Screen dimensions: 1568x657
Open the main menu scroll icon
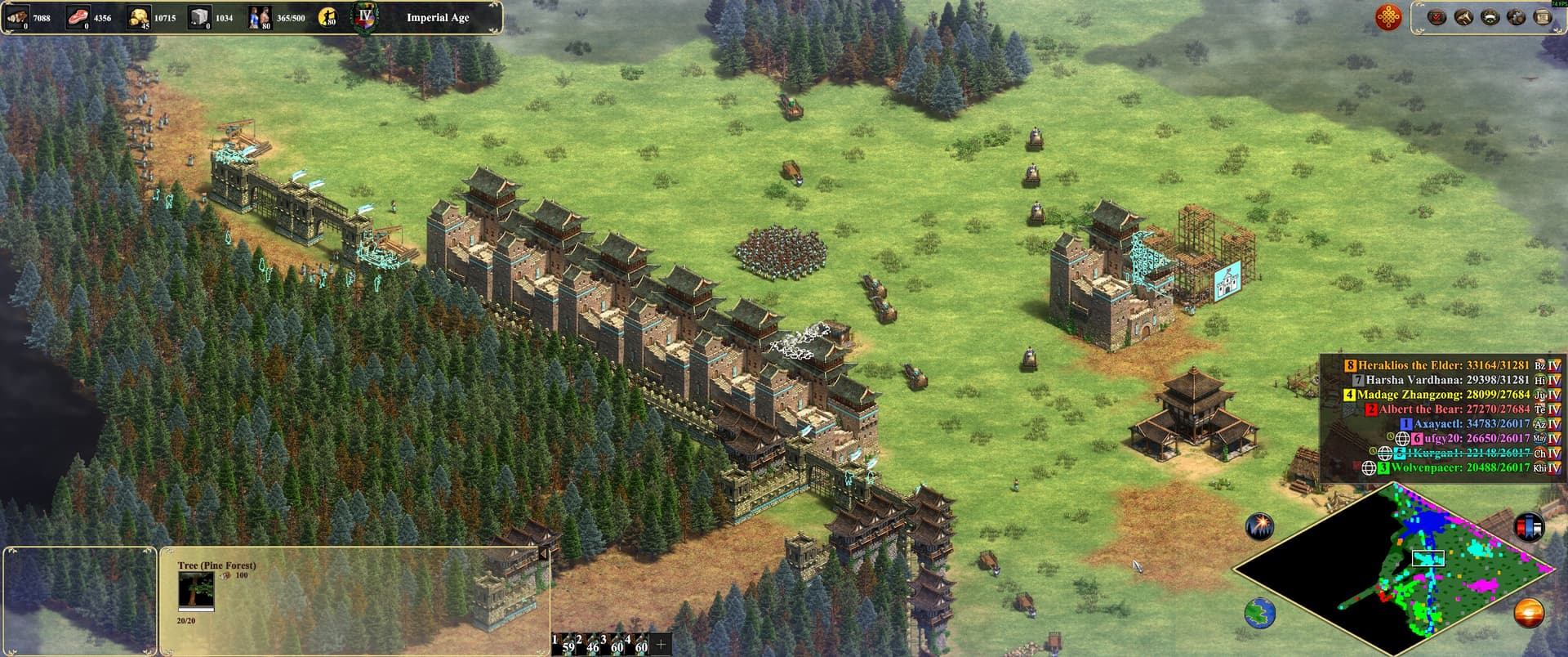[1543, 17]
